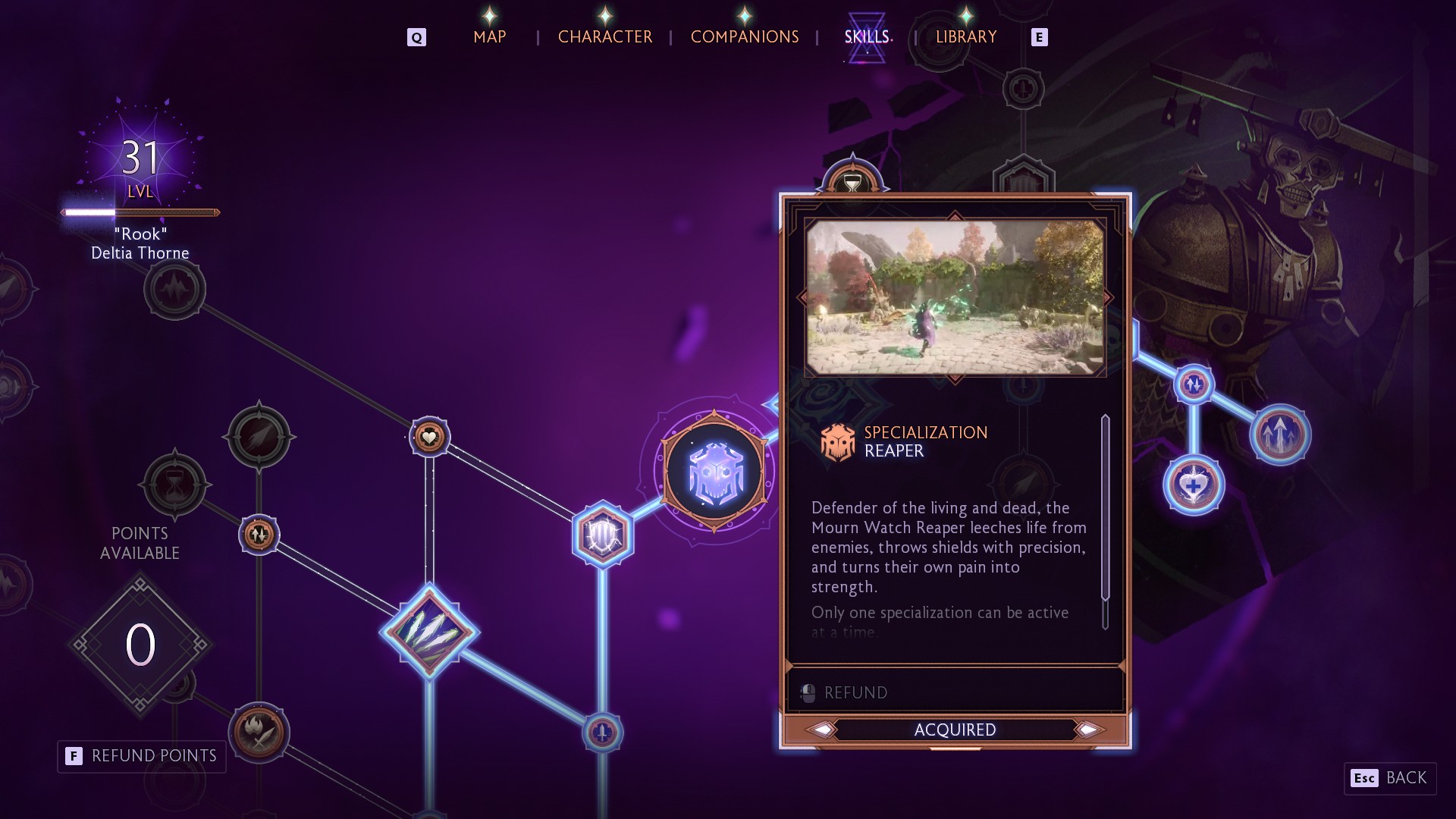Select the hexagonal shield skill node
Screen dimensions: 1456x819
(x=603, y=535)
